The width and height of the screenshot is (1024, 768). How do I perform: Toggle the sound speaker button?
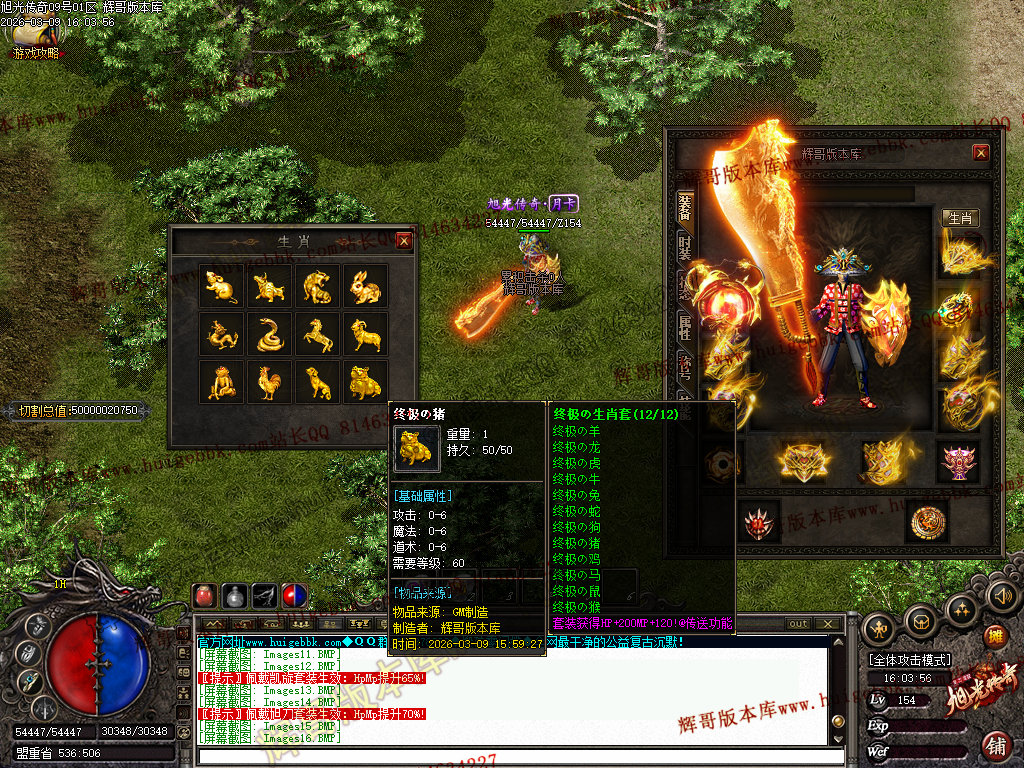coord(1002,596)
